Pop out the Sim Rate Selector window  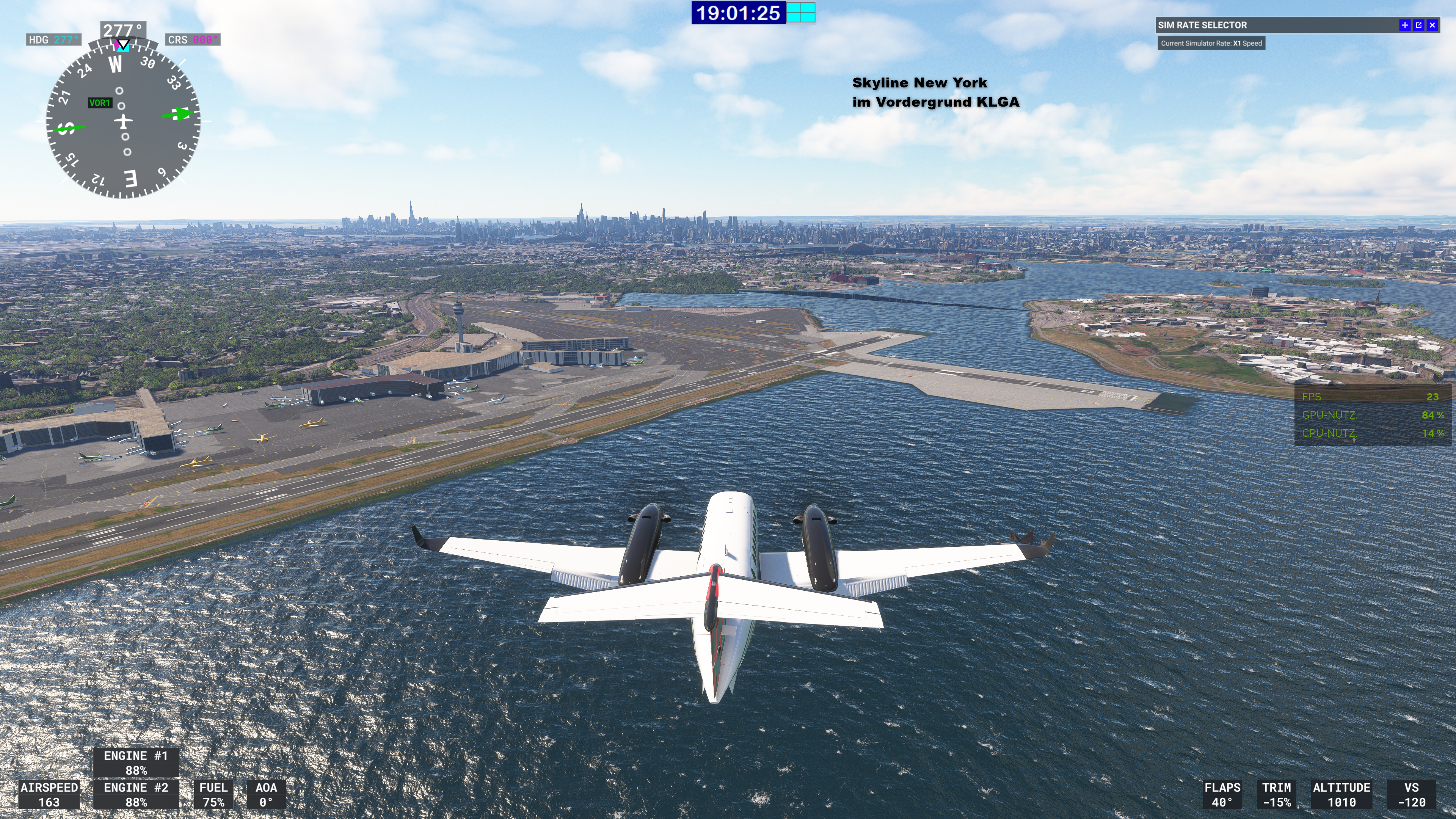point(1418,25)
